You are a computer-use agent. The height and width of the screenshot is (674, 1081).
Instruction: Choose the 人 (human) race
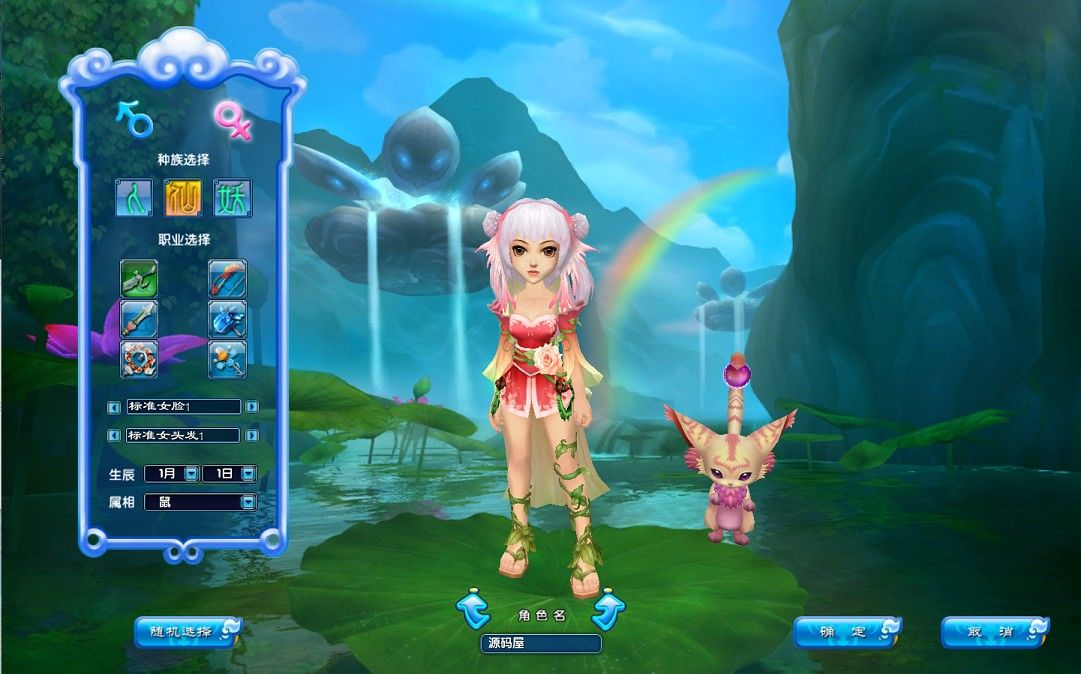tap(133, 198)
